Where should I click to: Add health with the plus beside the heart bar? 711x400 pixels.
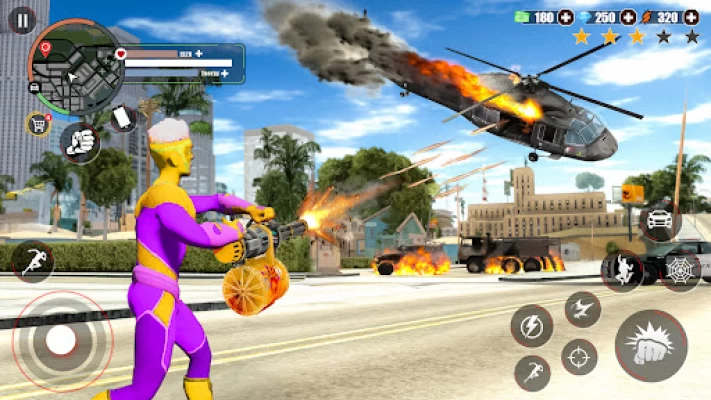(x=199, y=53)
